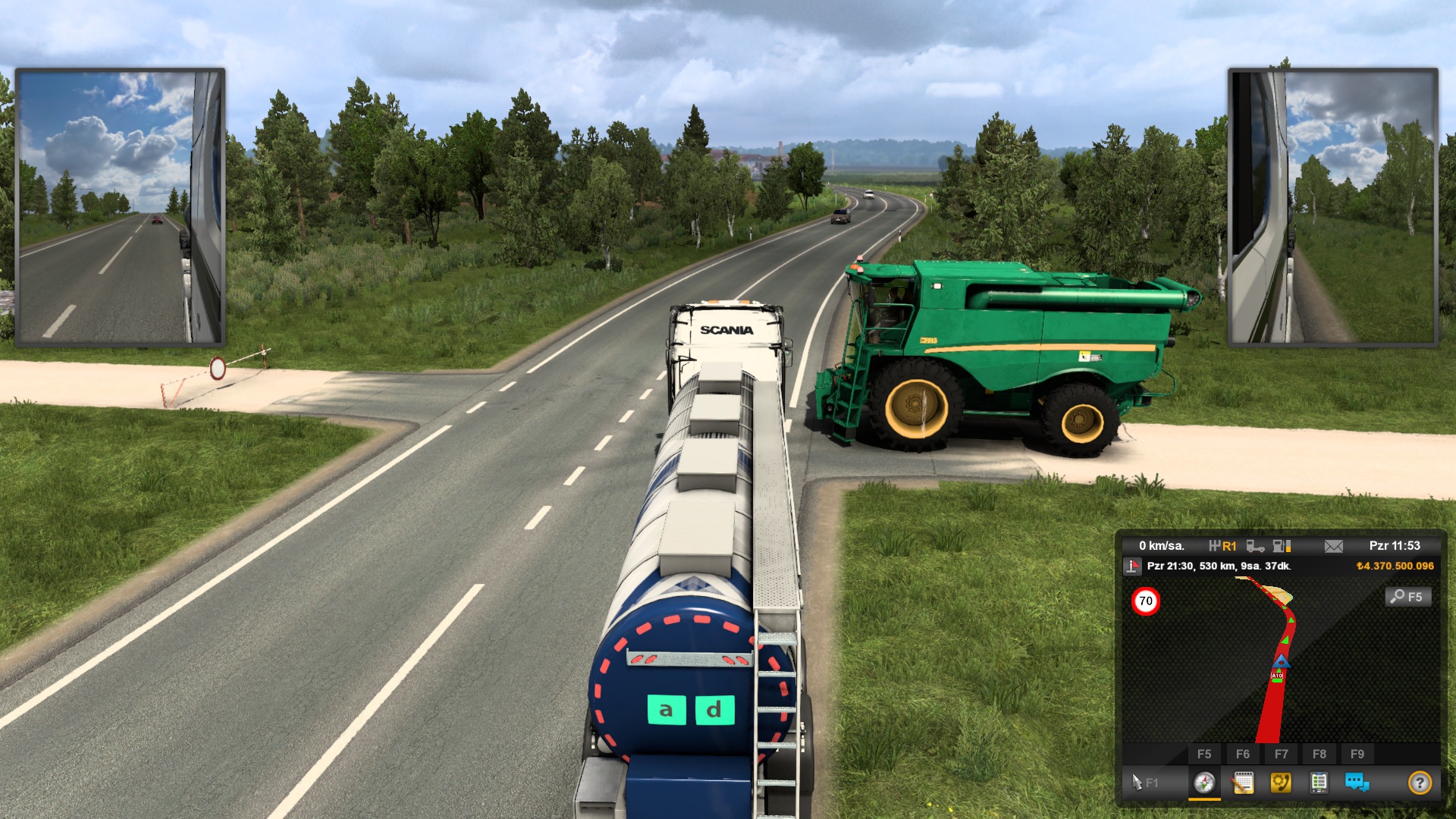Screen dimensions: 1456x819
Task: Open the yellow roadside assistance phone tab
Action: (1281, 783)
